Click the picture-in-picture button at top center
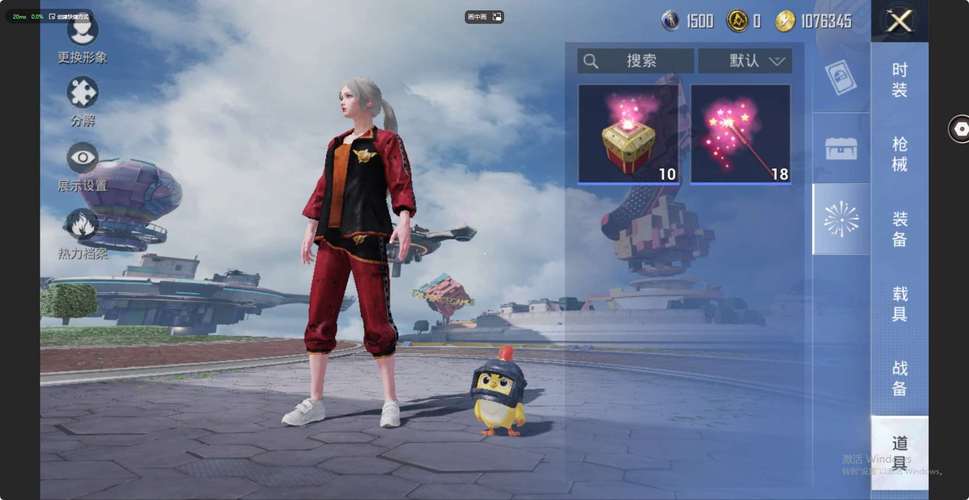969x500 pixels. click(484, 17)
